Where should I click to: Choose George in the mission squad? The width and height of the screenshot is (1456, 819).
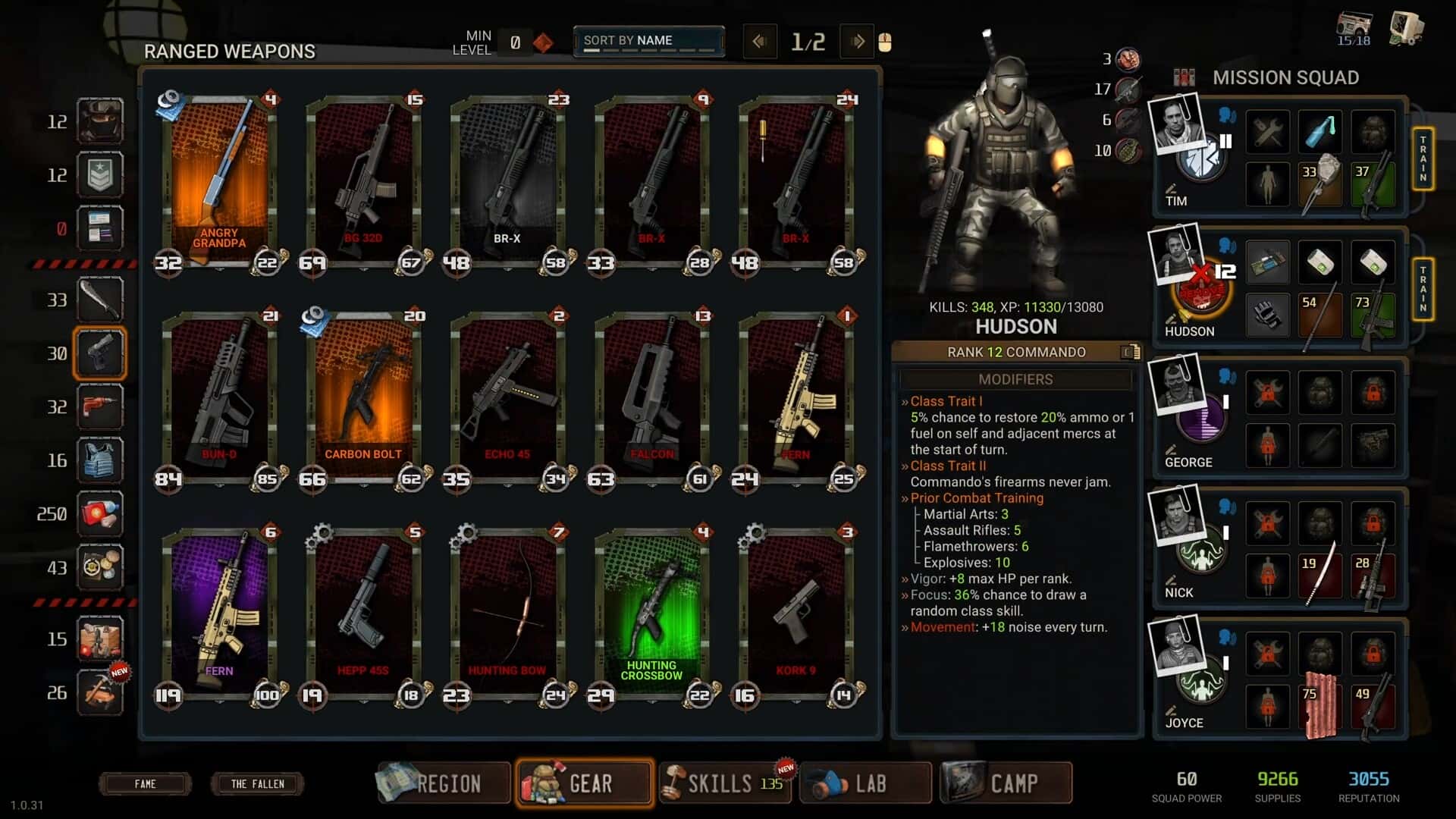tap(1177, 385)
